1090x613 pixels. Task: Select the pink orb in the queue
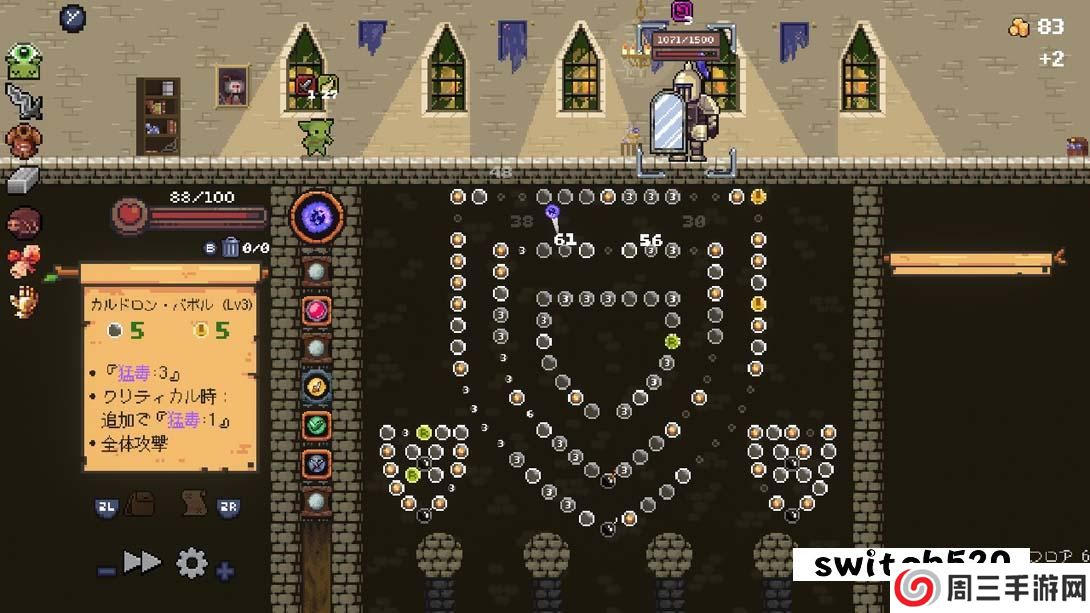(x=317, y=310)
